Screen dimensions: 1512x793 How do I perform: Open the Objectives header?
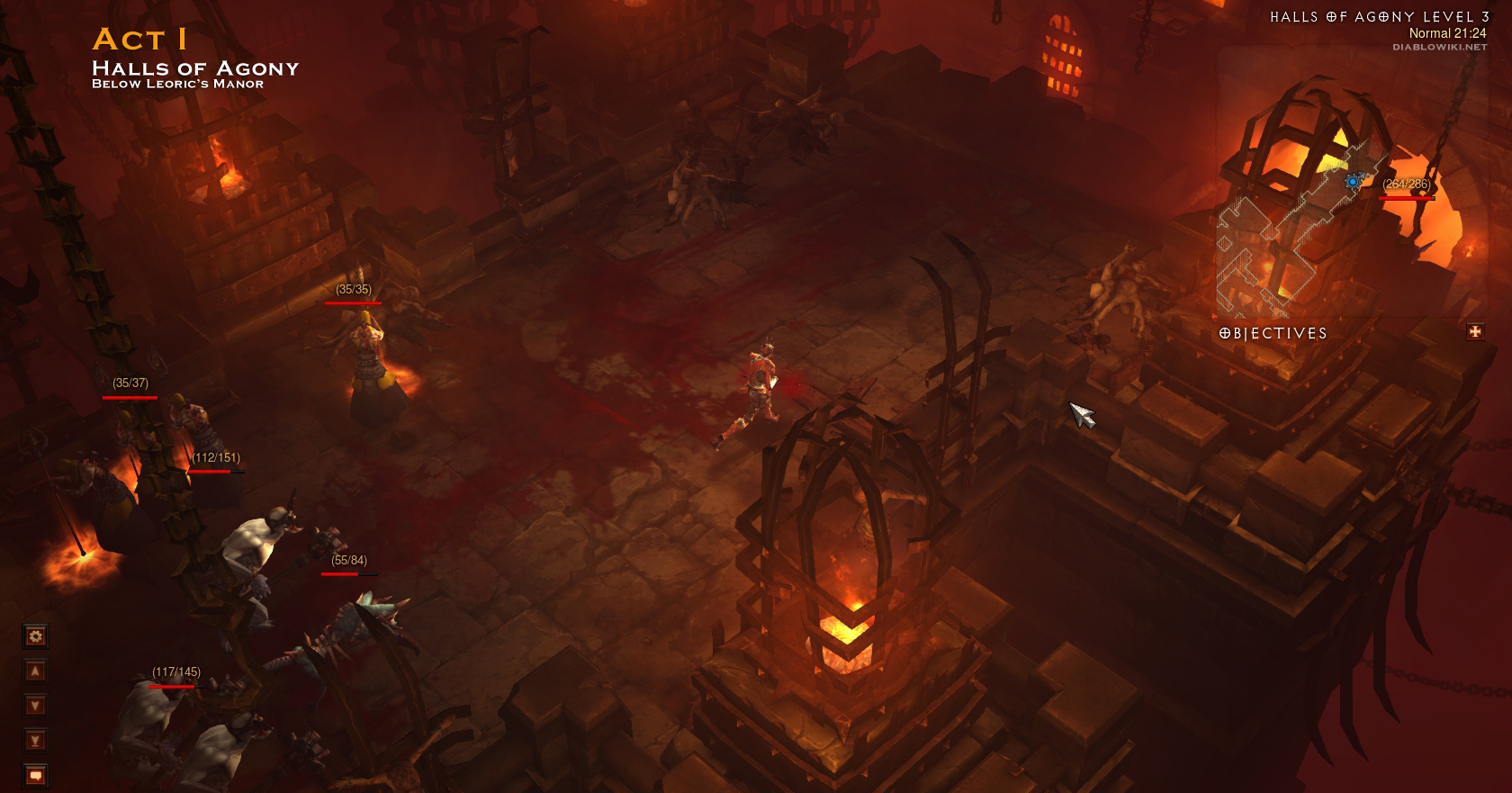tap(1273, 333)
